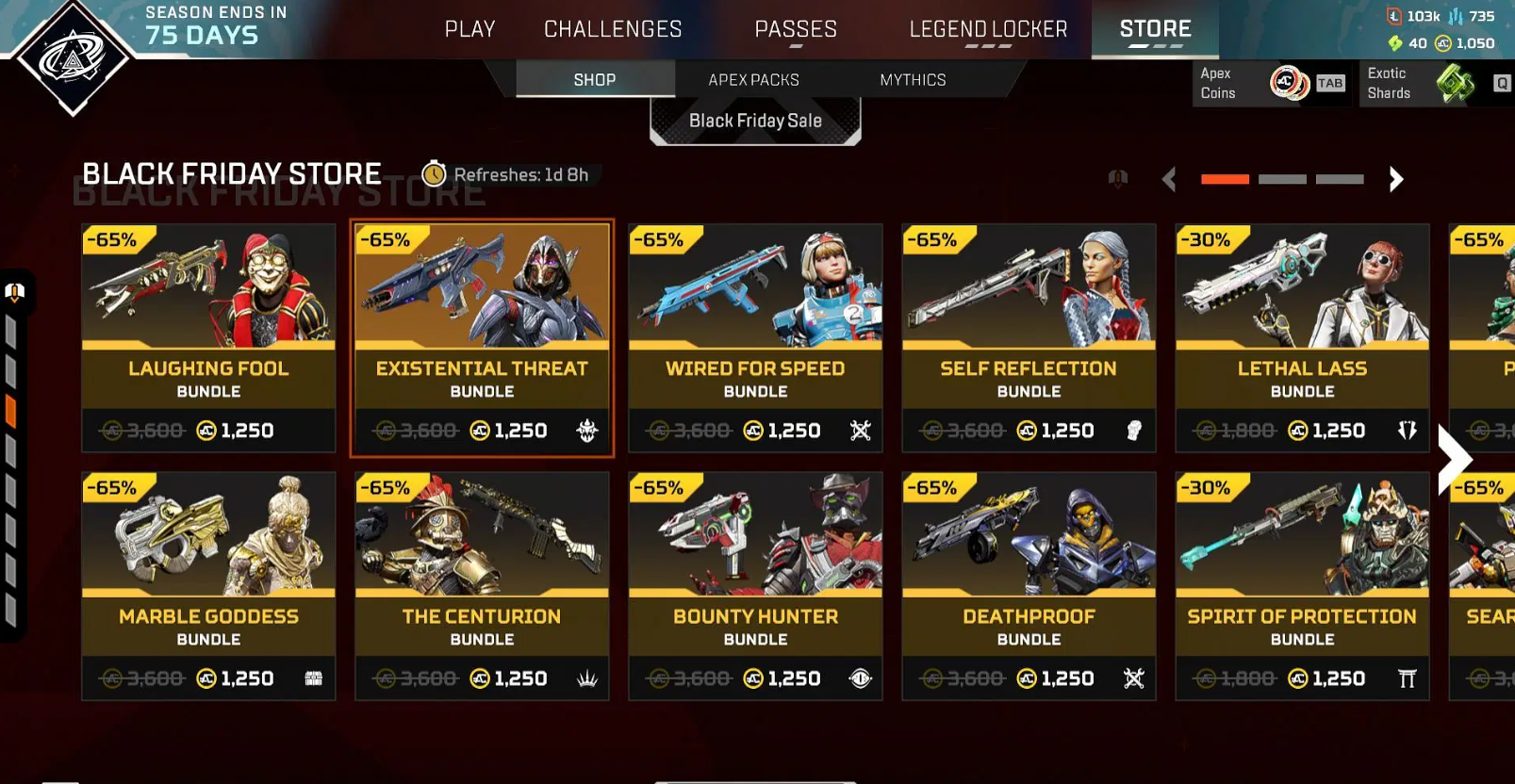Pick the Self Reflection bundle
The image size is (1515, 784).
point(1029,337)
